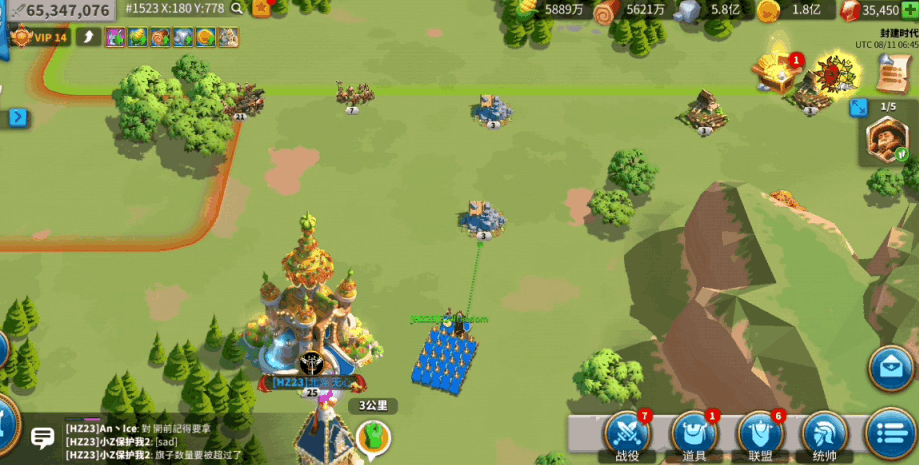The height and width of the screenshot is (465, 919).
Task: Open the VIP 14 badge
Action: click(40, 38)
